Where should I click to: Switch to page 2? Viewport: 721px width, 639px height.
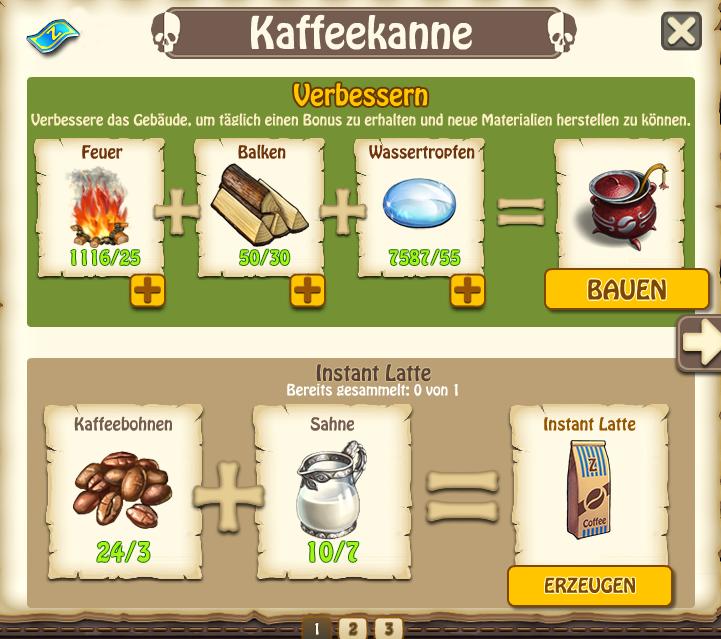point(351,628)
